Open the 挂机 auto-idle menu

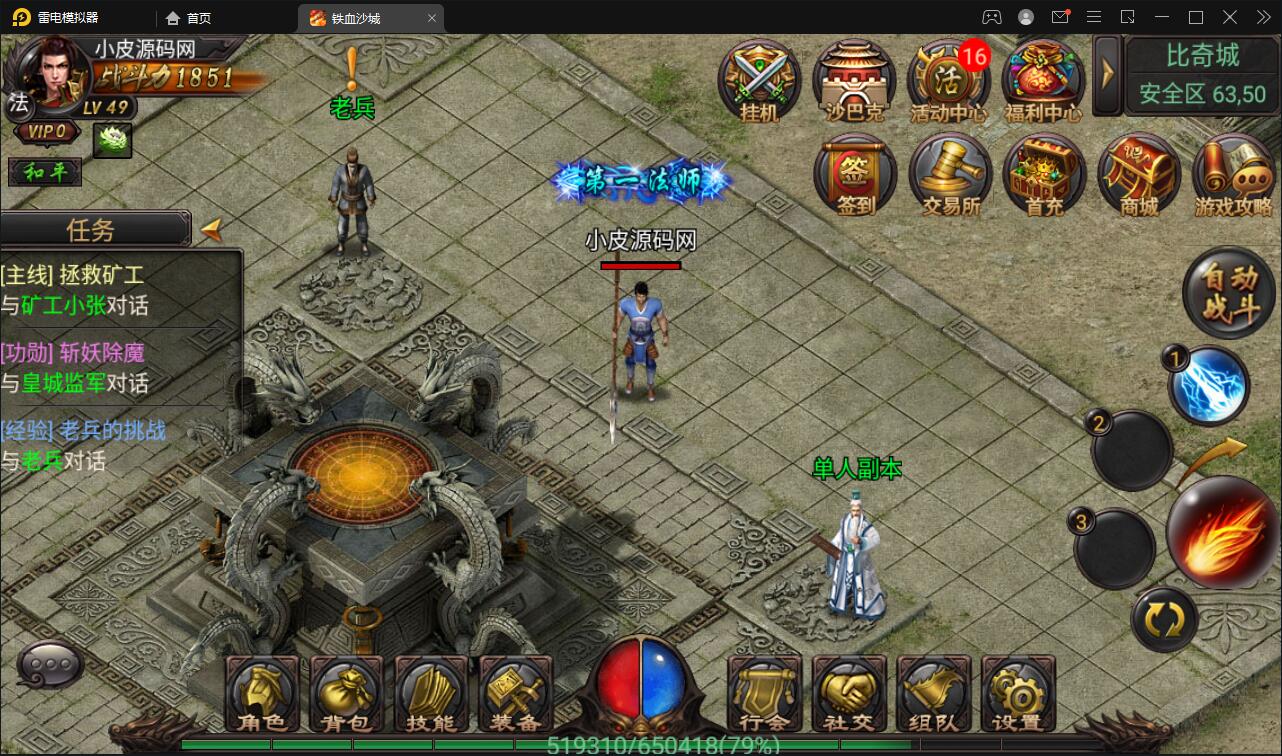click(759, 80)
